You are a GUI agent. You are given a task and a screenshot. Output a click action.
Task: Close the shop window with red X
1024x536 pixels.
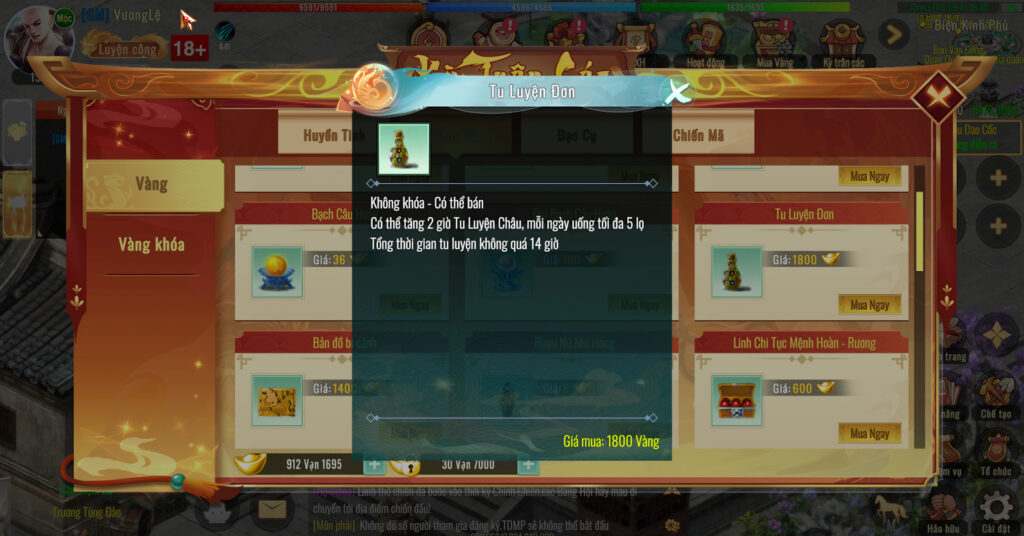click(937, 96)
